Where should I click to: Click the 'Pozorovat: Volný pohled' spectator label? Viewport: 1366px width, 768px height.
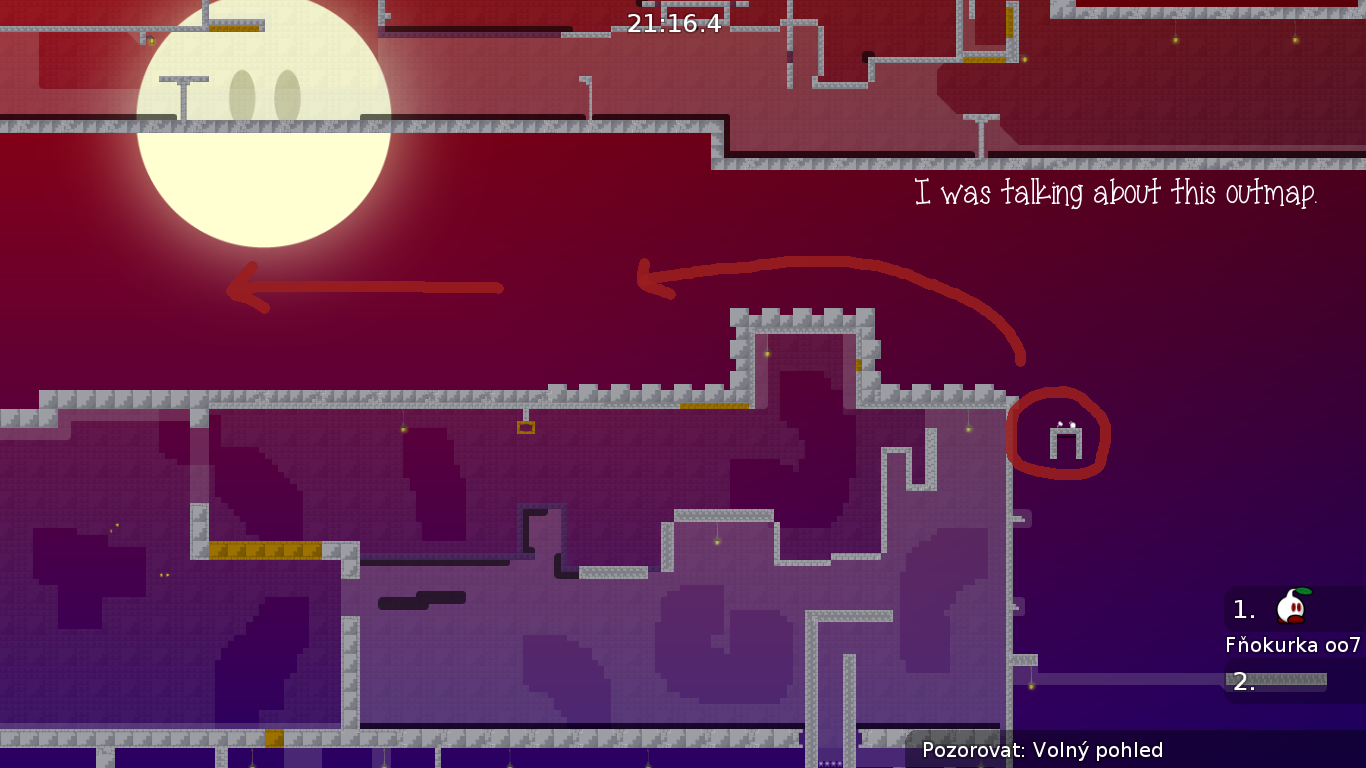point(1044,750)
